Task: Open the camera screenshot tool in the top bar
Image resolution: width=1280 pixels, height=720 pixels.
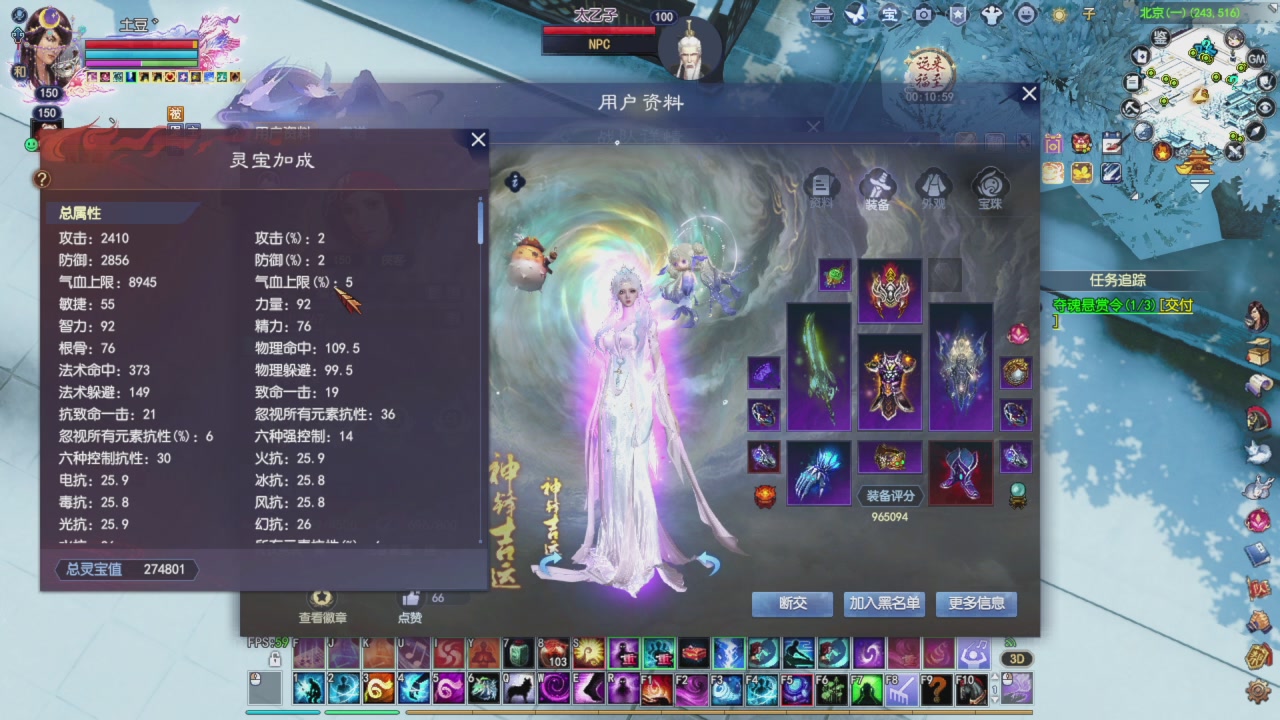Action: 923,14
